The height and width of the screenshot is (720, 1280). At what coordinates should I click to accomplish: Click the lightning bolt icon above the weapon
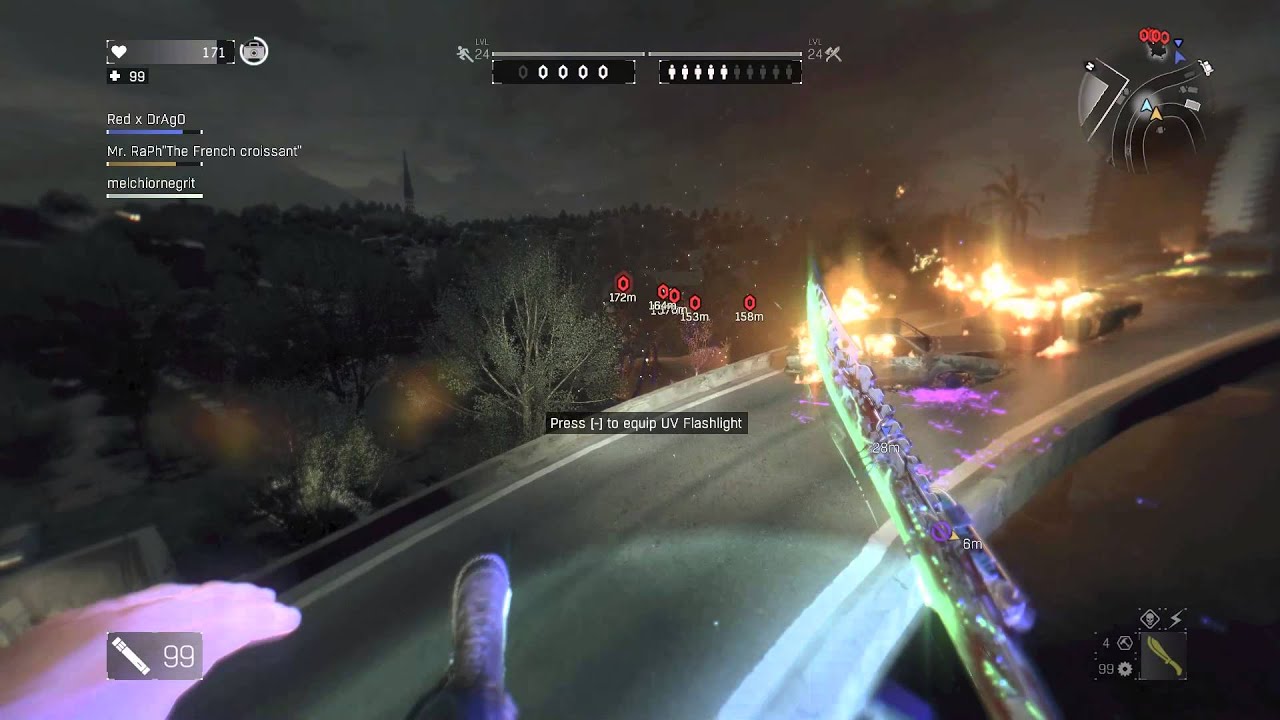click(1175, 619)
